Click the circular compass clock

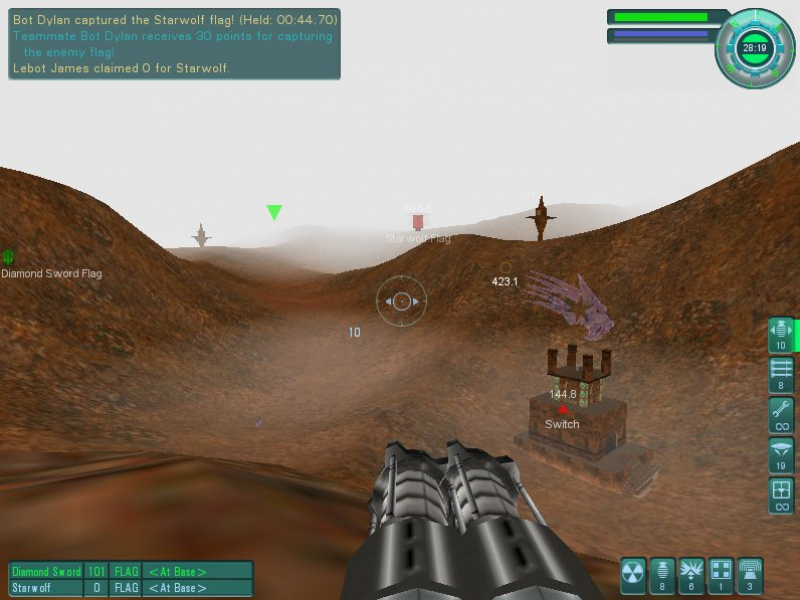coord(755,47)
